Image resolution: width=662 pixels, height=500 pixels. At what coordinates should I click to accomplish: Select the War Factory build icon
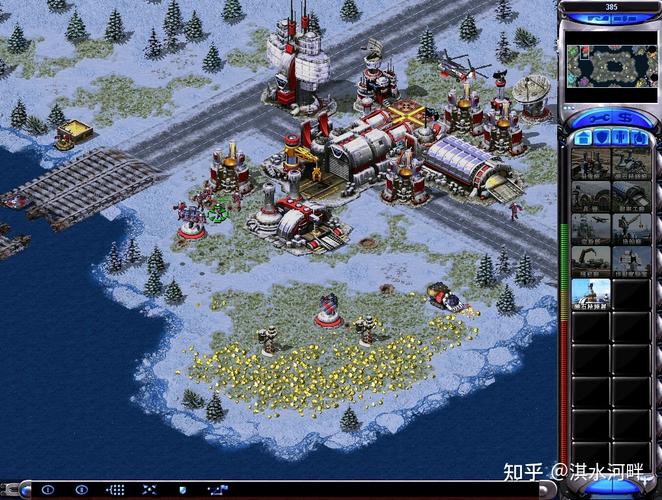coord(631,196)
